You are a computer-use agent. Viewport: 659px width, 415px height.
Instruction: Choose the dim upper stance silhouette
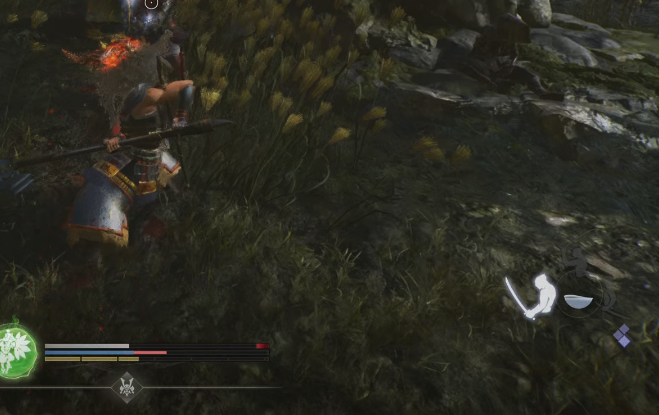pyautogui.click(x=577, y=265)
